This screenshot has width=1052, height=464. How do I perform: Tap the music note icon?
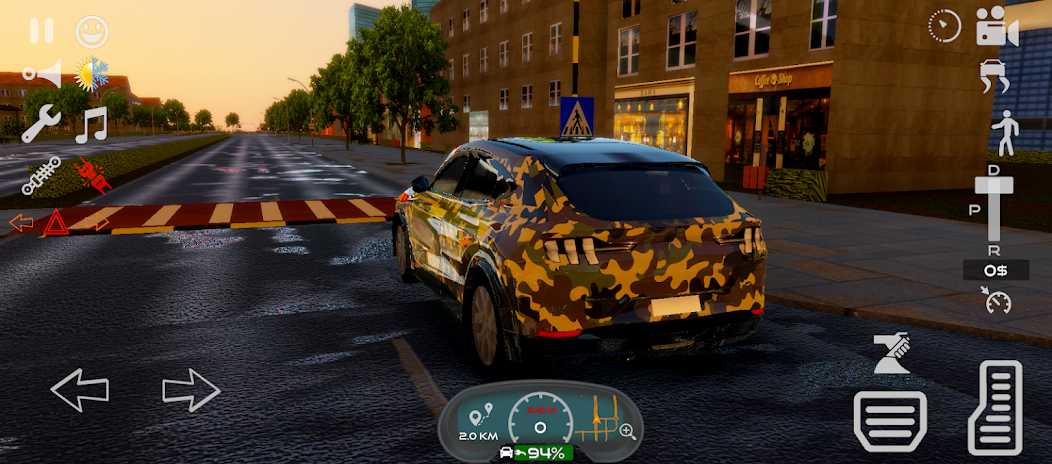pos(92,125)
